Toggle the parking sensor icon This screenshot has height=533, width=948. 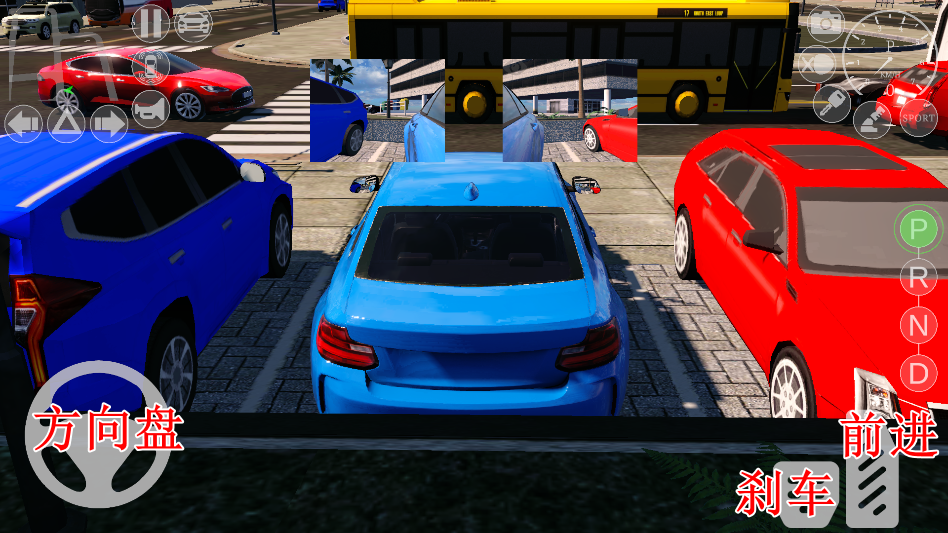[150, 67]
